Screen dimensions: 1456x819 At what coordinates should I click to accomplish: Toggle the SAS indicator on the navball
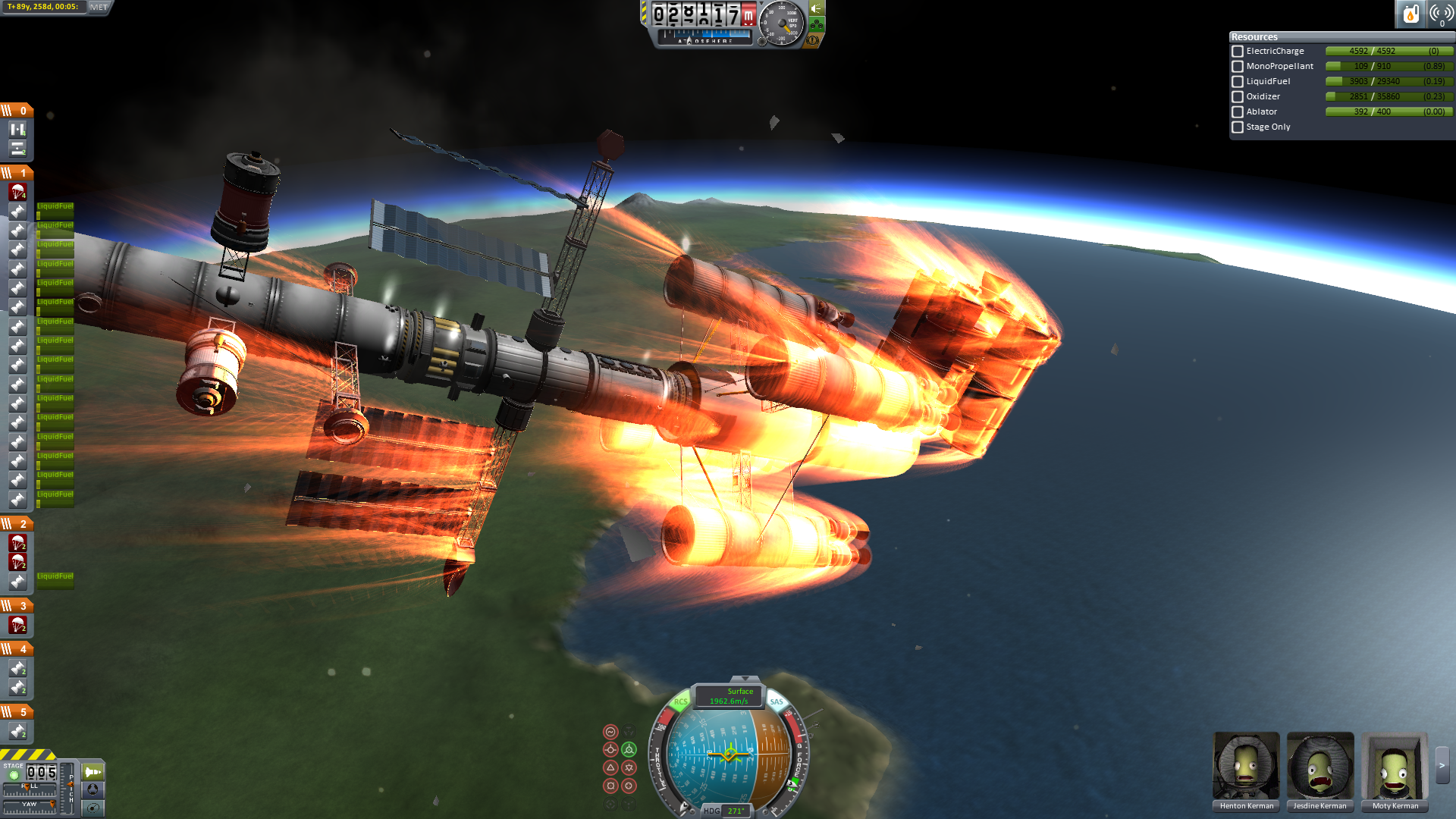pyautogui.click(x=777, y=701)
